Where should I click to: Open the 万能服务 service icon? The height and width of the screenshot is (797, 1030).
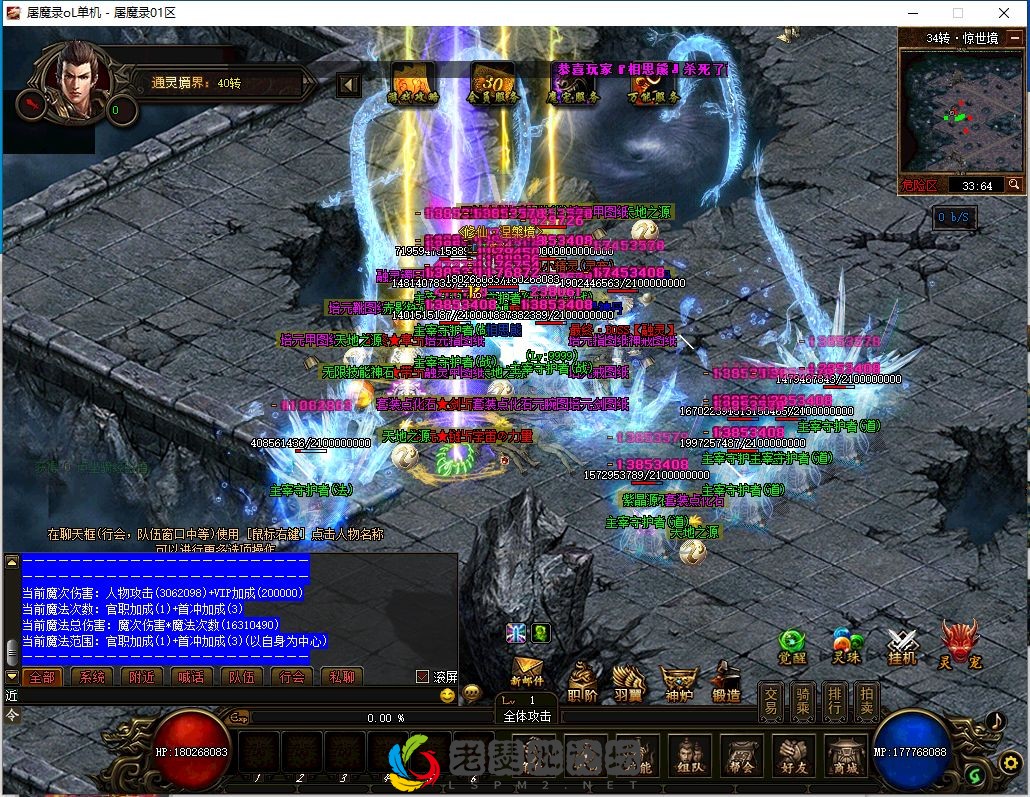[653, 84]
